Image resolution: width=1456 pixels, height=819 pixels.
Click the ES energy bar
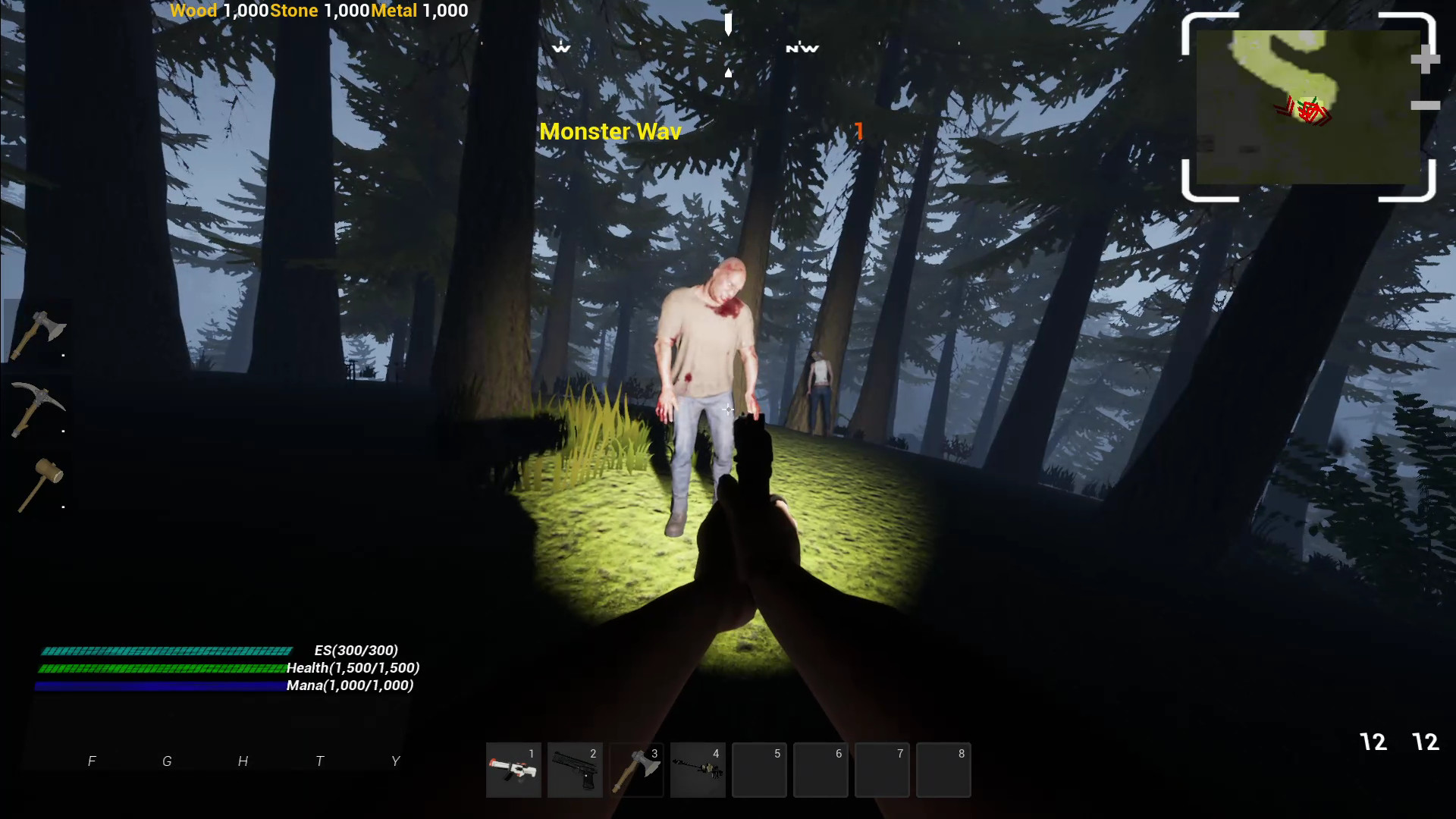(x=165, y=651)
